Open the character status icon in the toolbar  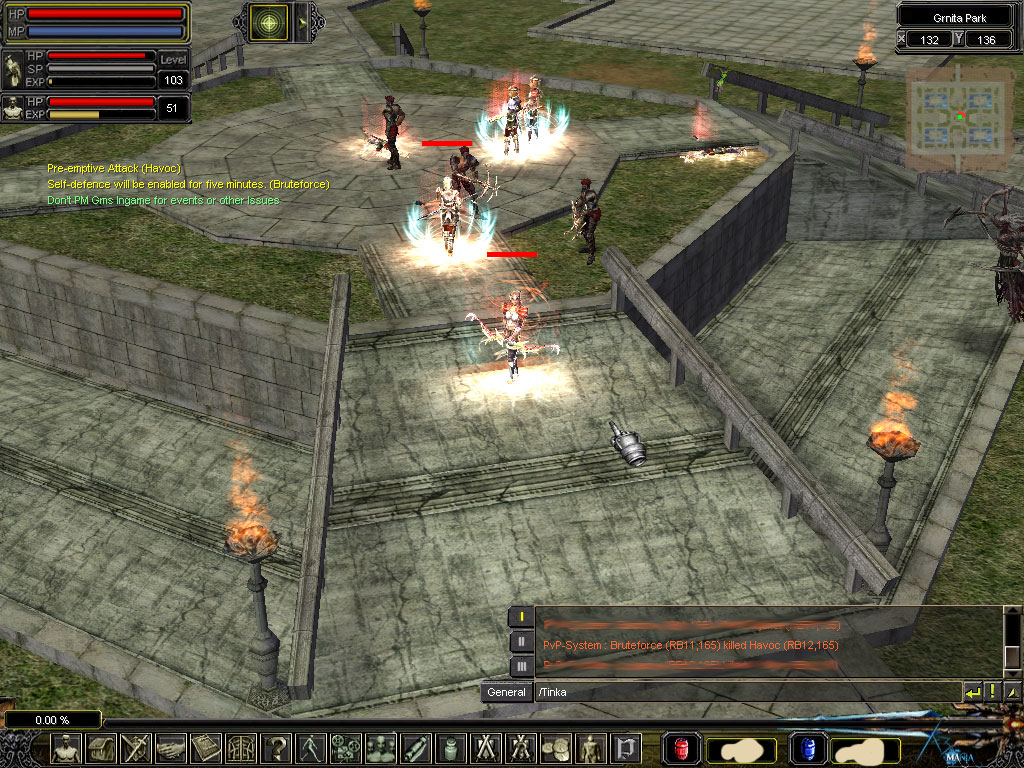(x=67, y=749)
